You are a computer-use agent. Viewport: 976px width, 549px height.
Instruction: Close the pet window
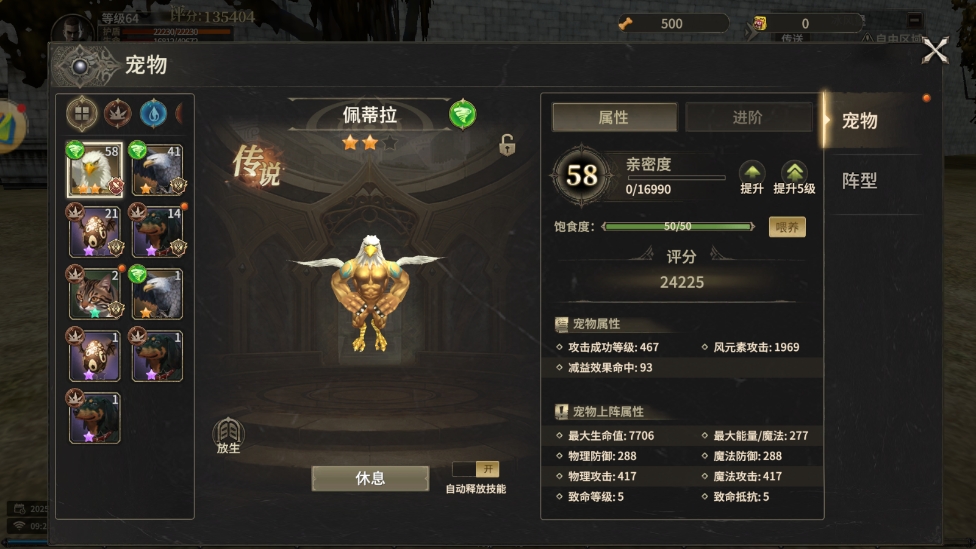(934, 50)
